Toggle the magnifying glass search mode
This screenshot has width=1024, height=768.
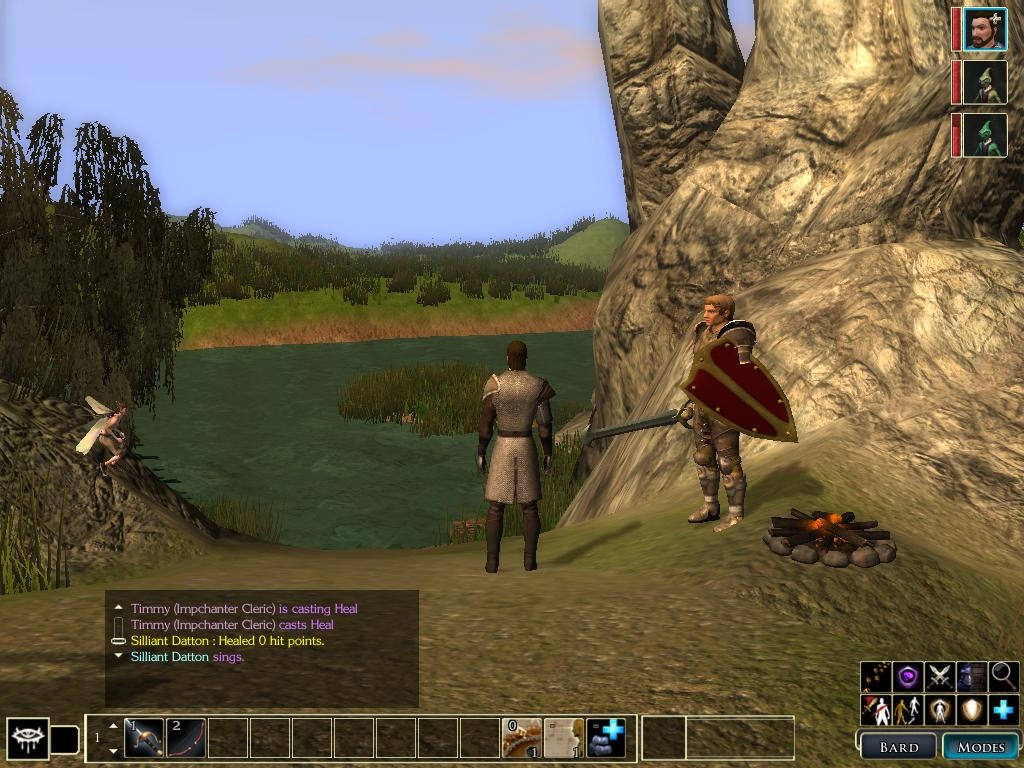click(x=1004, y=677)
